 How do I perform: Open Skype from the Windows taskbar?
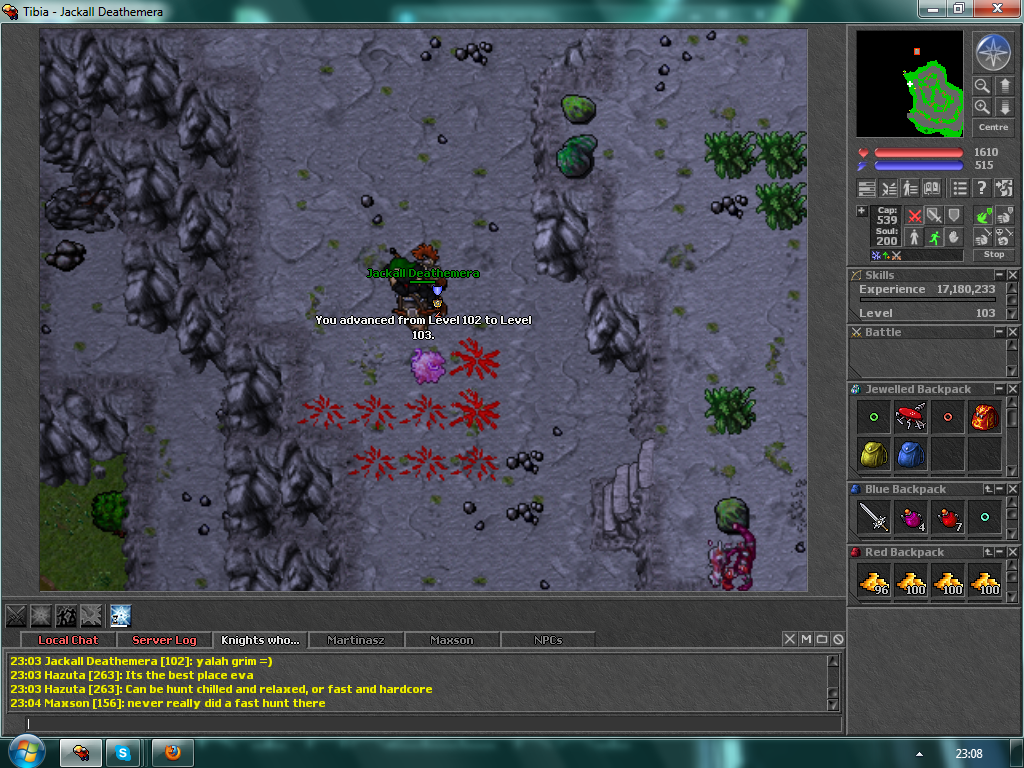click(124, 752)
